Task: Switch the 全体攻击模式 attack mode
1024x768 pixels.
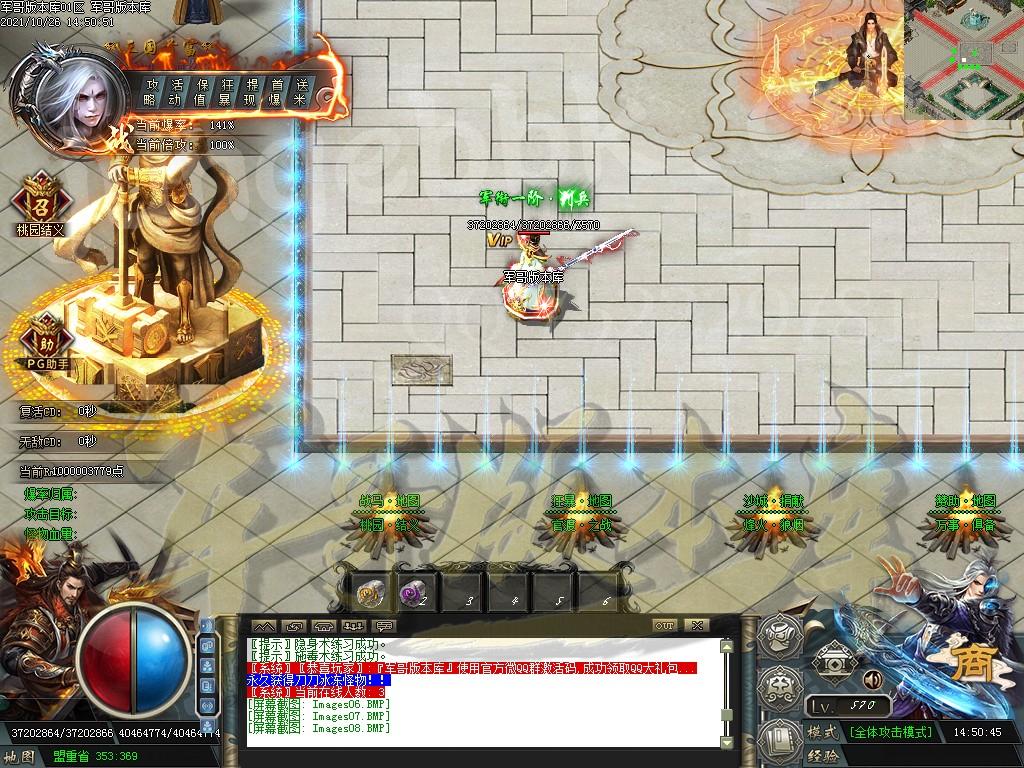Action: (x=891, y=732)
